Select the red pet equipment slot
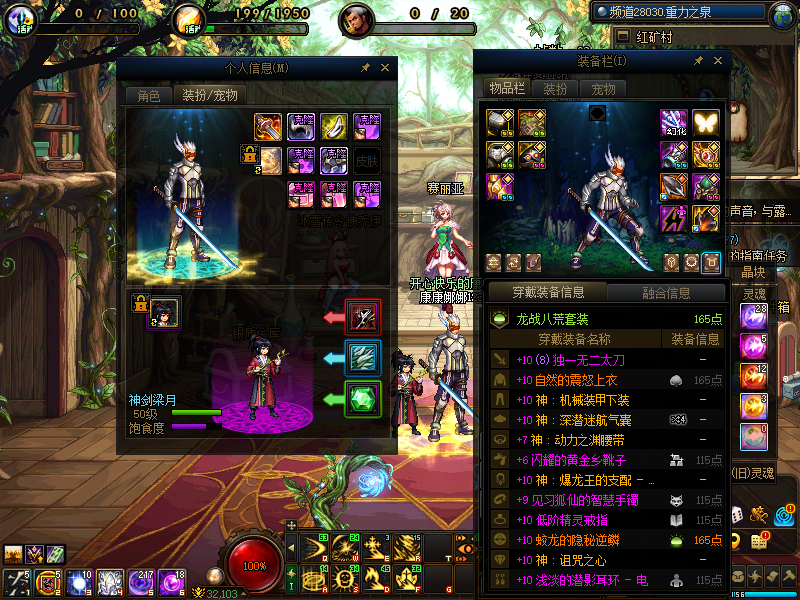 [362, 317]
